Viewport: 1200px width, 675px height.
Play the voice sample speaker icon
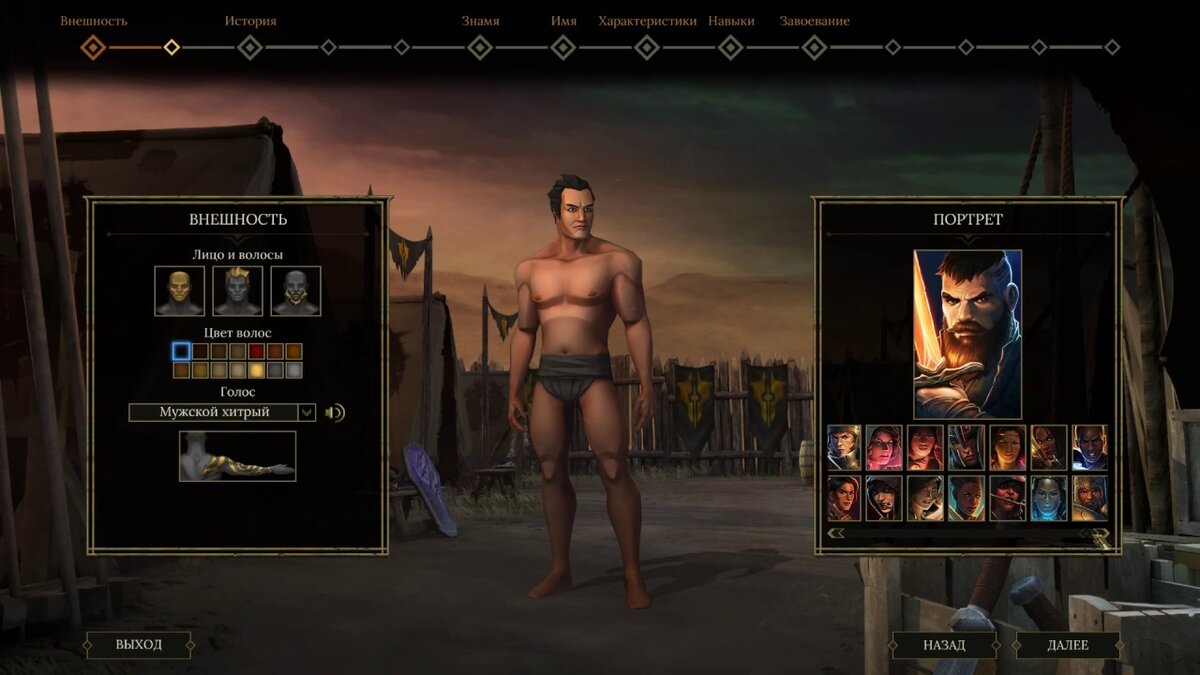[335, 412]
